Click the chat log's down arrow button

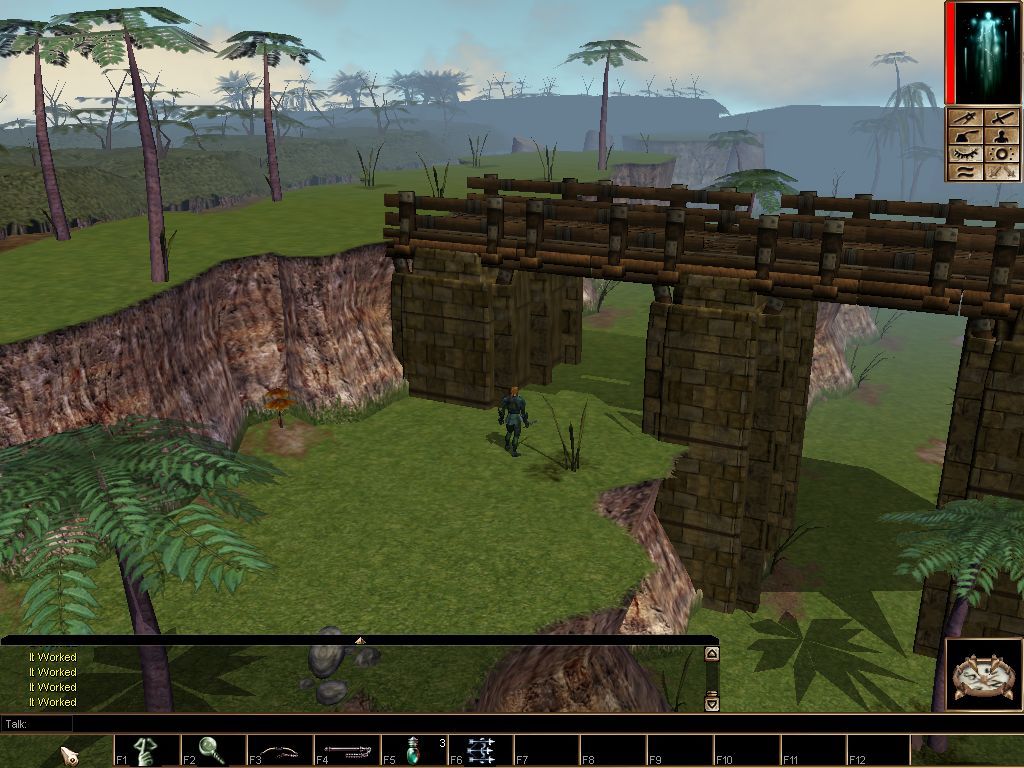click(712, 703)
